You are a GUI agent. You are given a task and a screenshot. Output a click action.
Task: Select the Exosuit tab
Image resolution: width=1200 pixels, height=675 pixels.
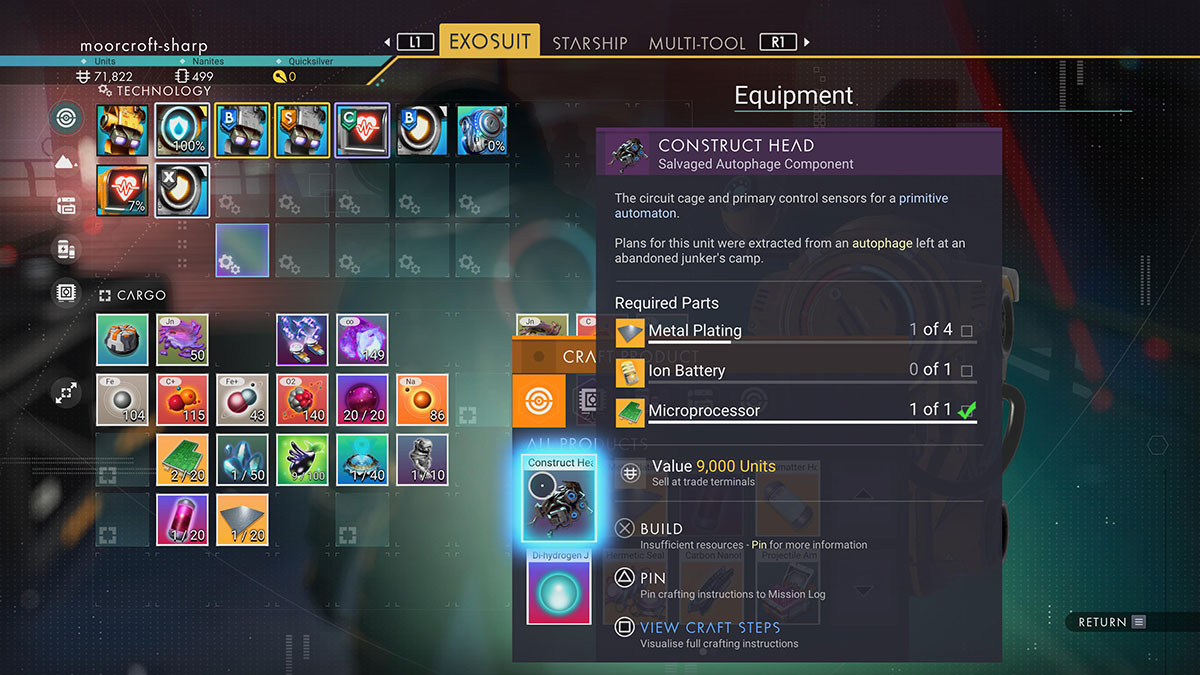pos(489,41)
